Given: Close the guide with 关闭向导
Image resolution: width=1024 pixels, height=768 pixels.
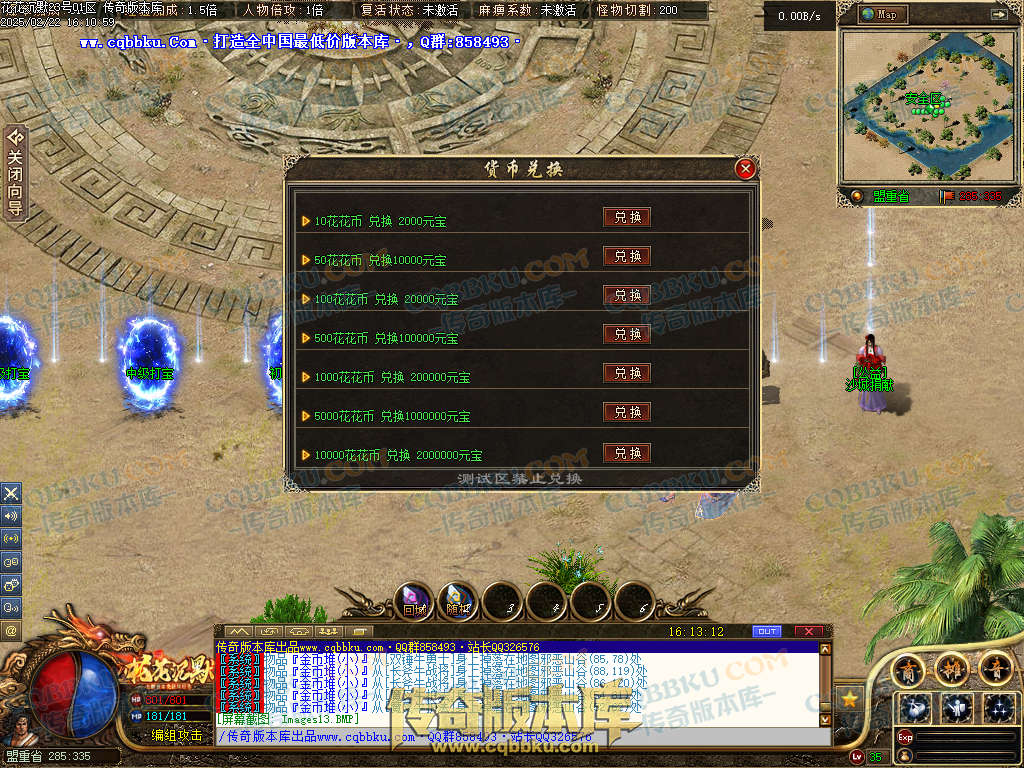Looking at the screenshot, I should tap(14, 172).
